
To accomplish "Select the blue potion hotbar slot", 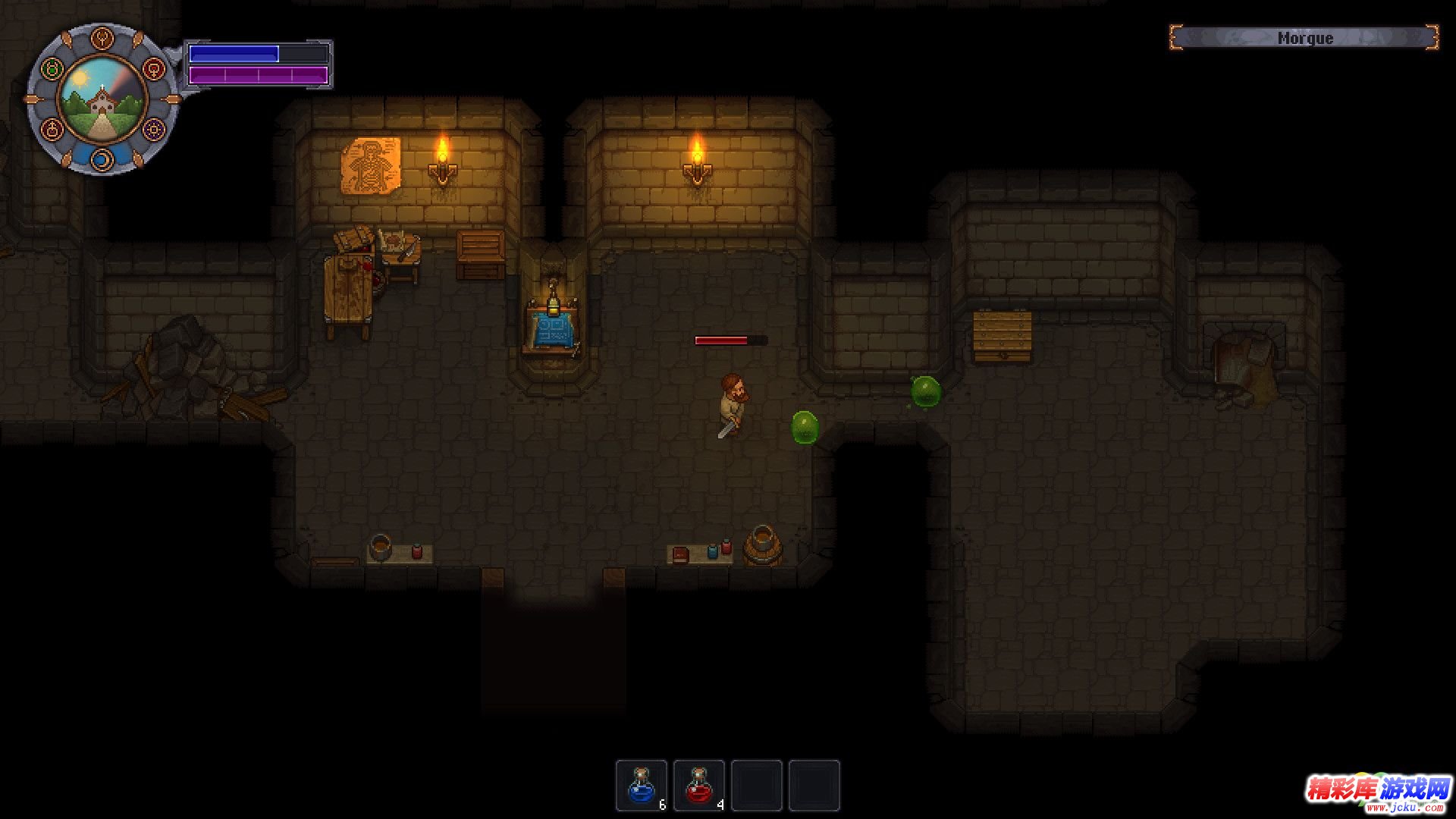I will [x=642, y=786].
